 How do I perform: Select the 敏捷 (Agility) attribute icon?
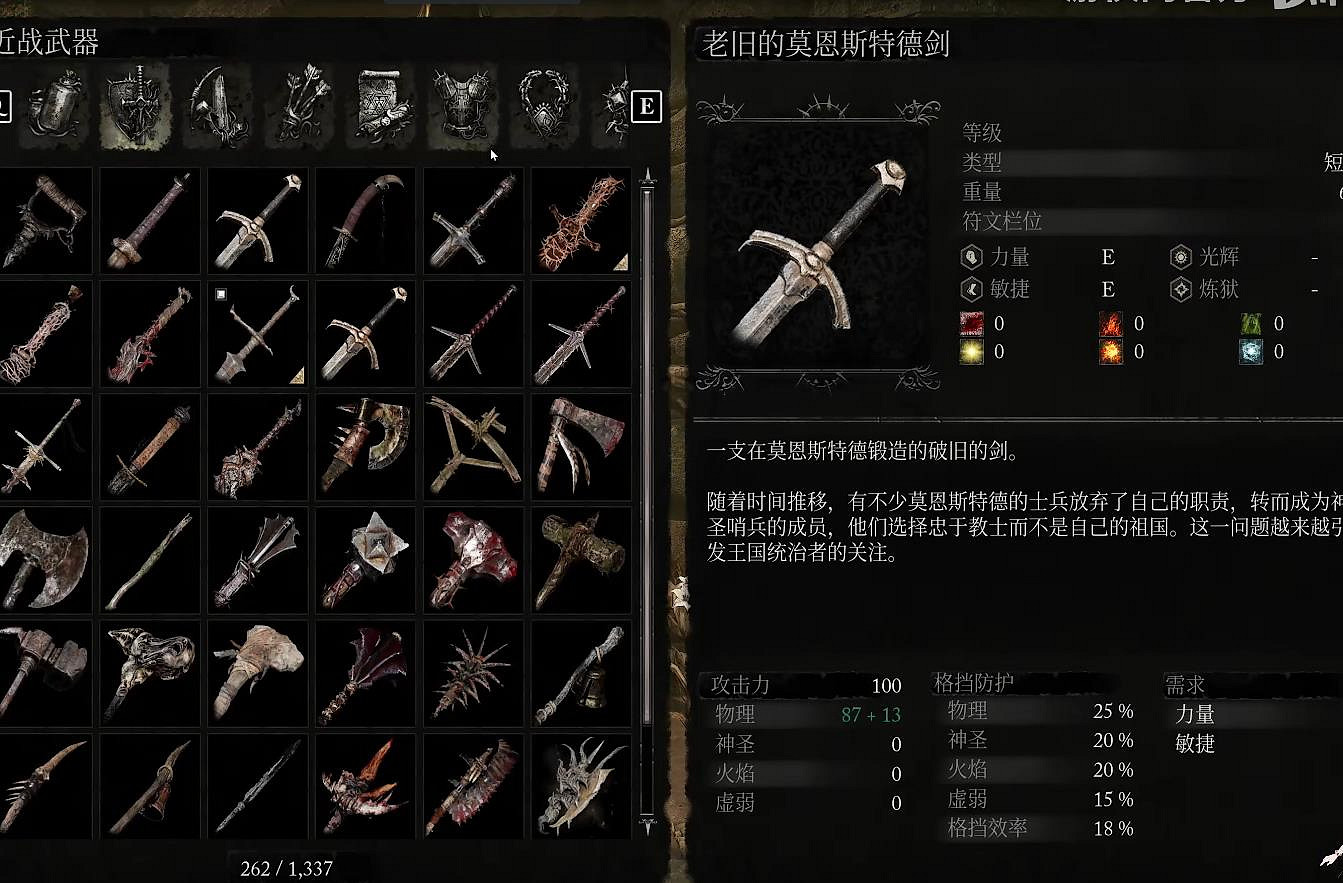970,289
